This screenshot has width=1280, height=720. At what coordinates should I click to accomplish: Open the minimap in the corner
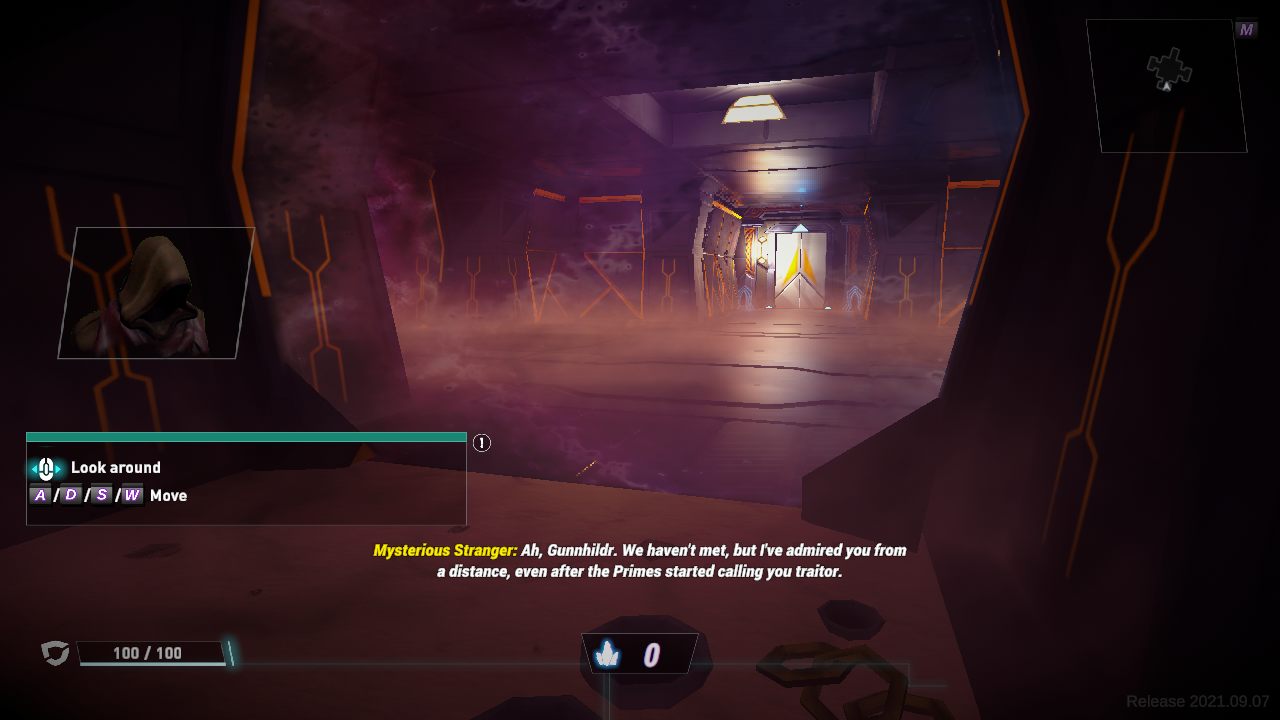tap(1166, 85)
